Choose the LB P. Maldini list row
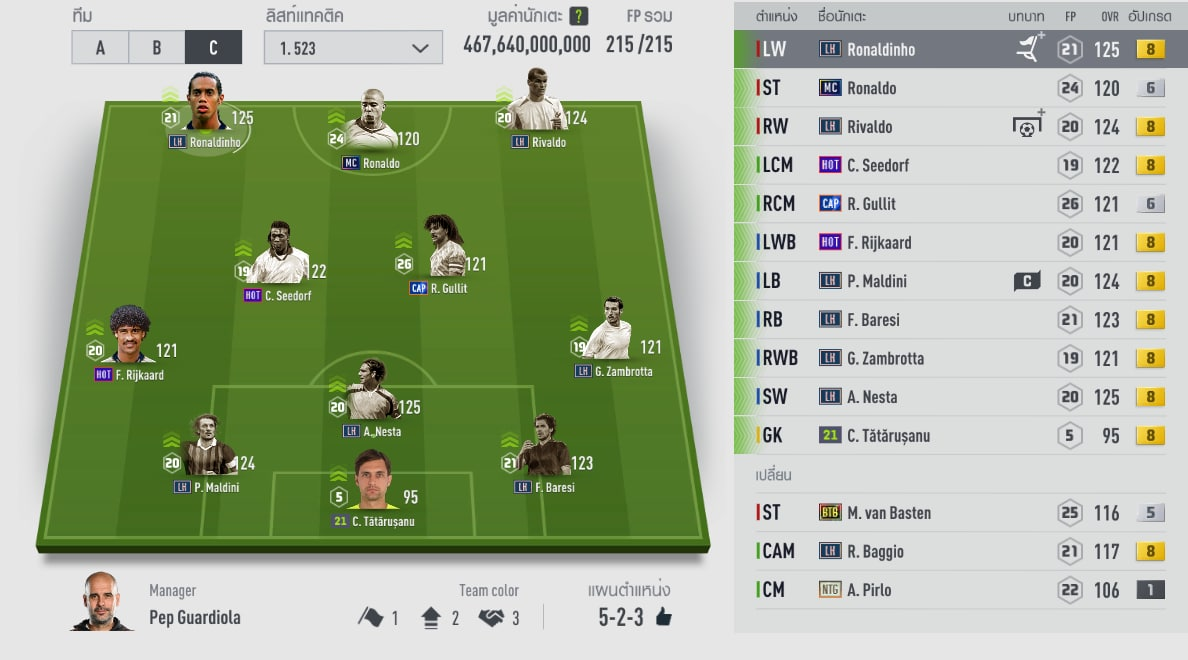 coord(960,281)
